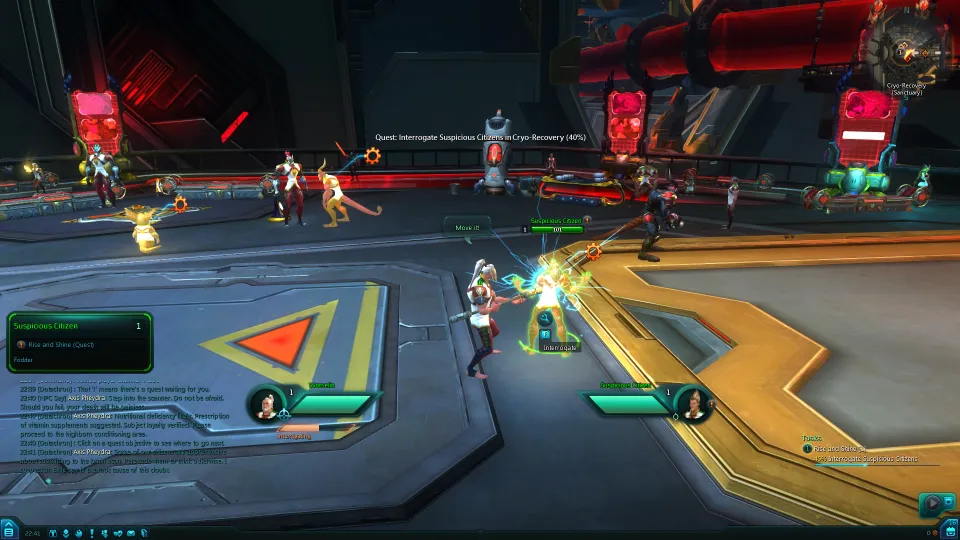Open the main menu button in the bottom-left corner
The width and height of the screenshot is (960, 540).
click(8, 531)
